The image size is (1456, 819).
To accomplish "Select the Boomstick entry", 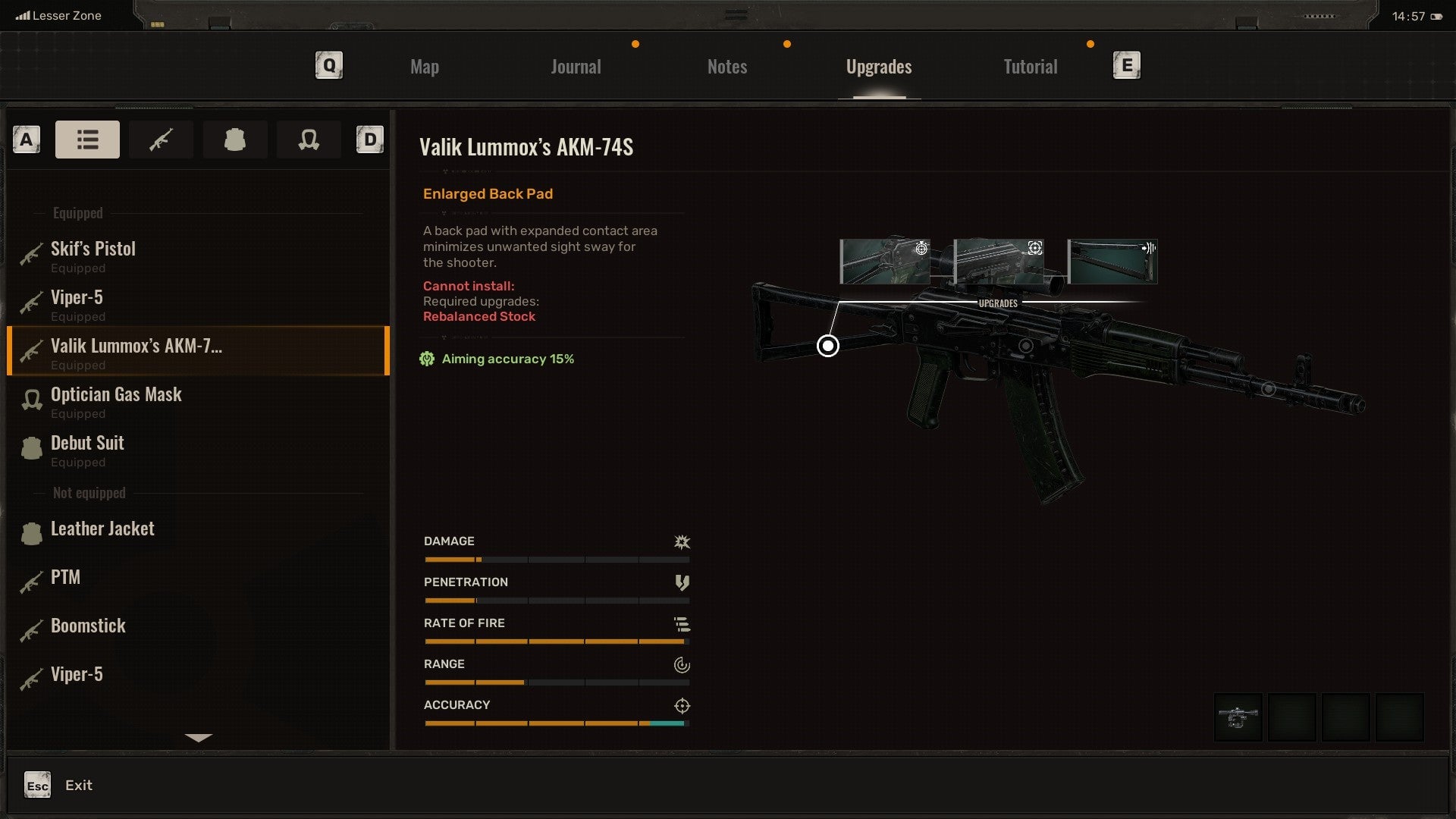I will 88,626.
